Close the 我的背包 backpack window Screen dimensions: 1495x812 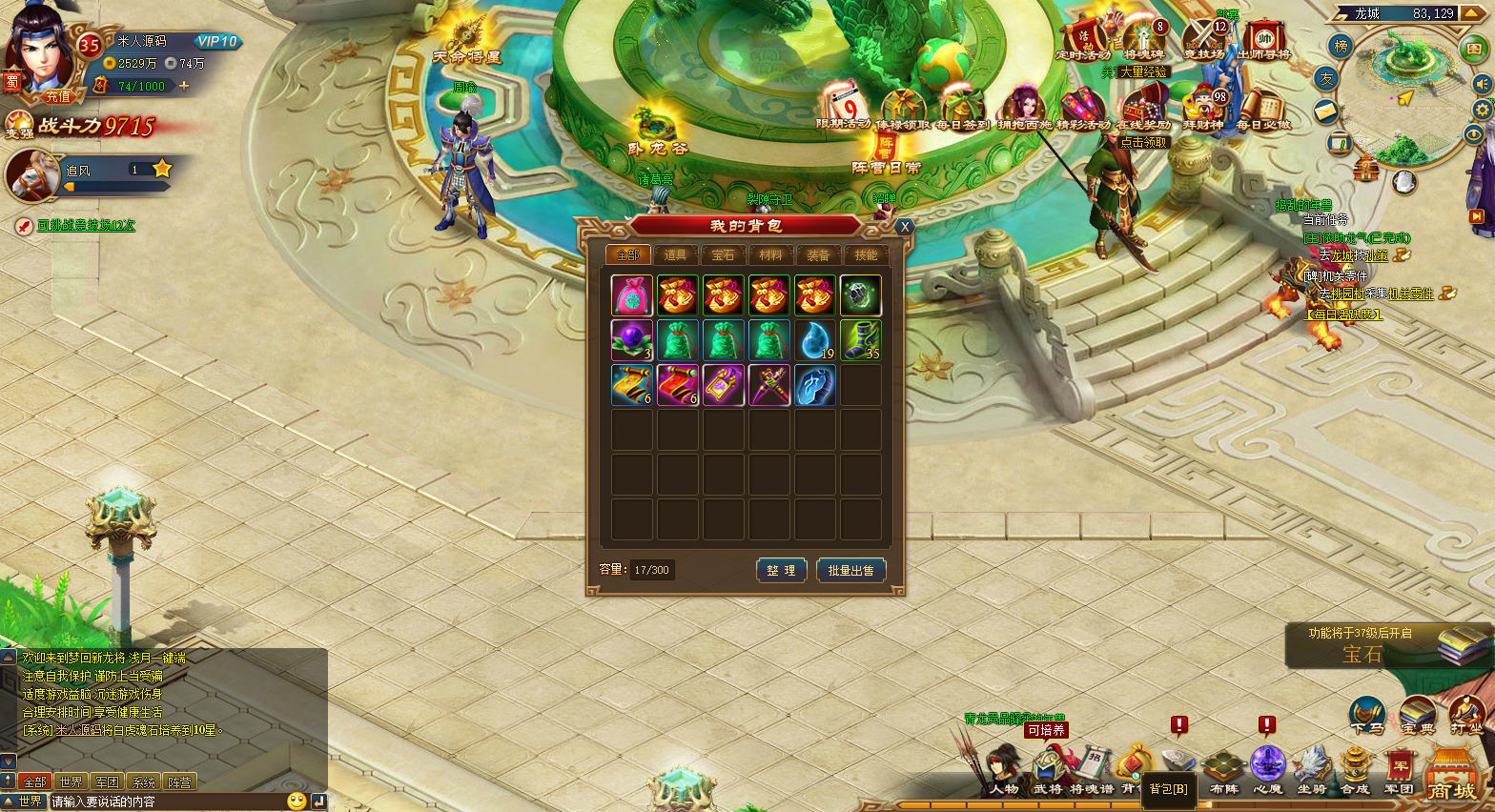(905, 227)
